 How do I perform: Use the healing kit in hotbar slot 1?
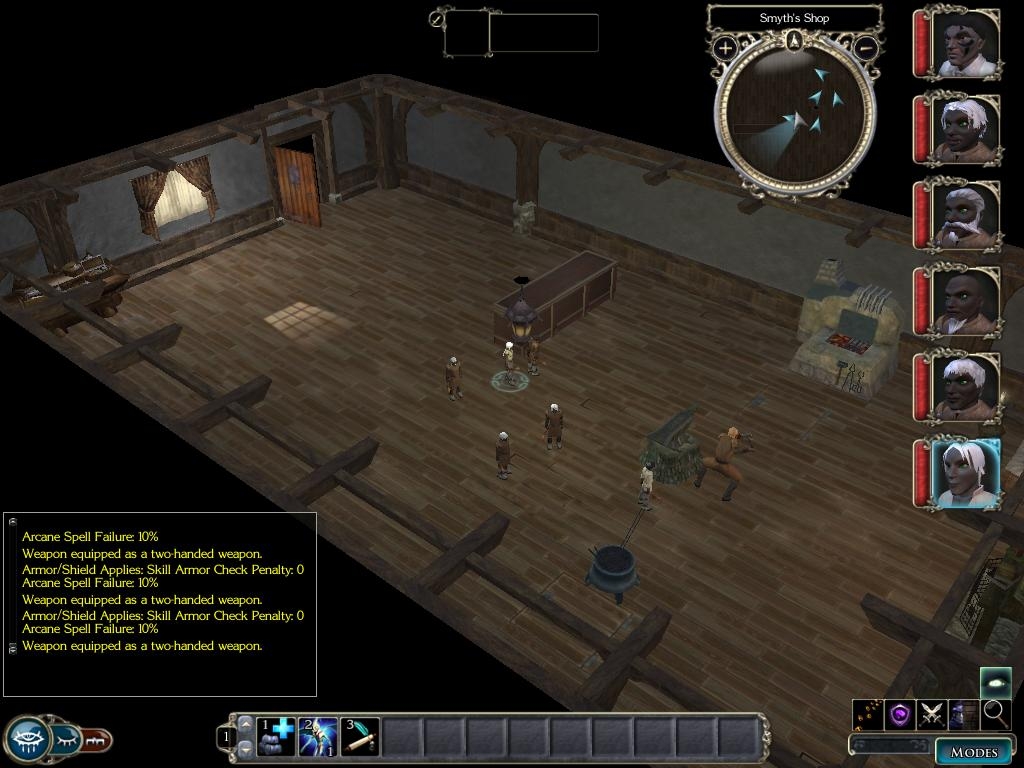coord(276,736)
